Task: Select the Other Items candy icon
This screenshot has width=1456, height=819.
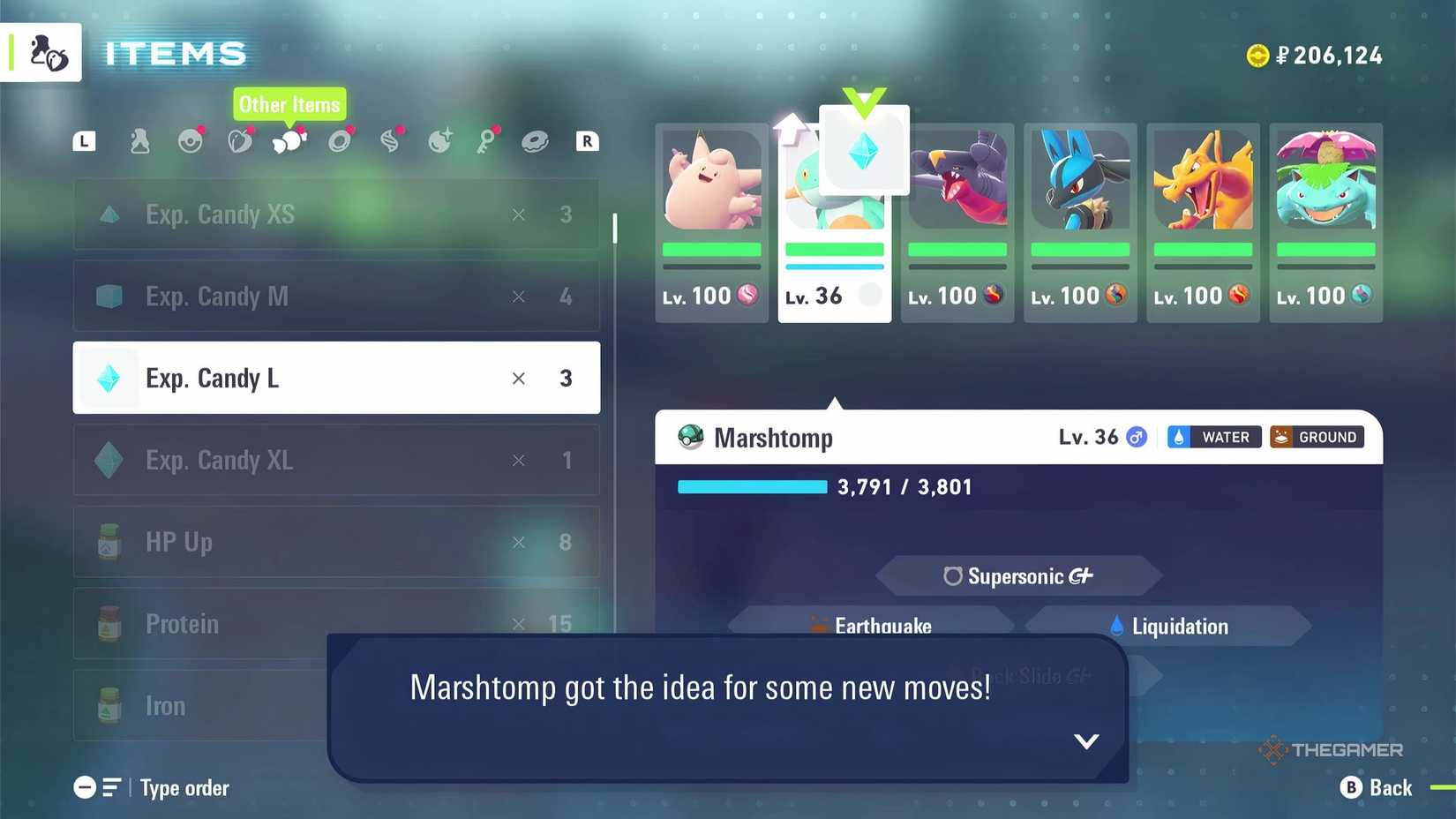Action: pos(289,139)
